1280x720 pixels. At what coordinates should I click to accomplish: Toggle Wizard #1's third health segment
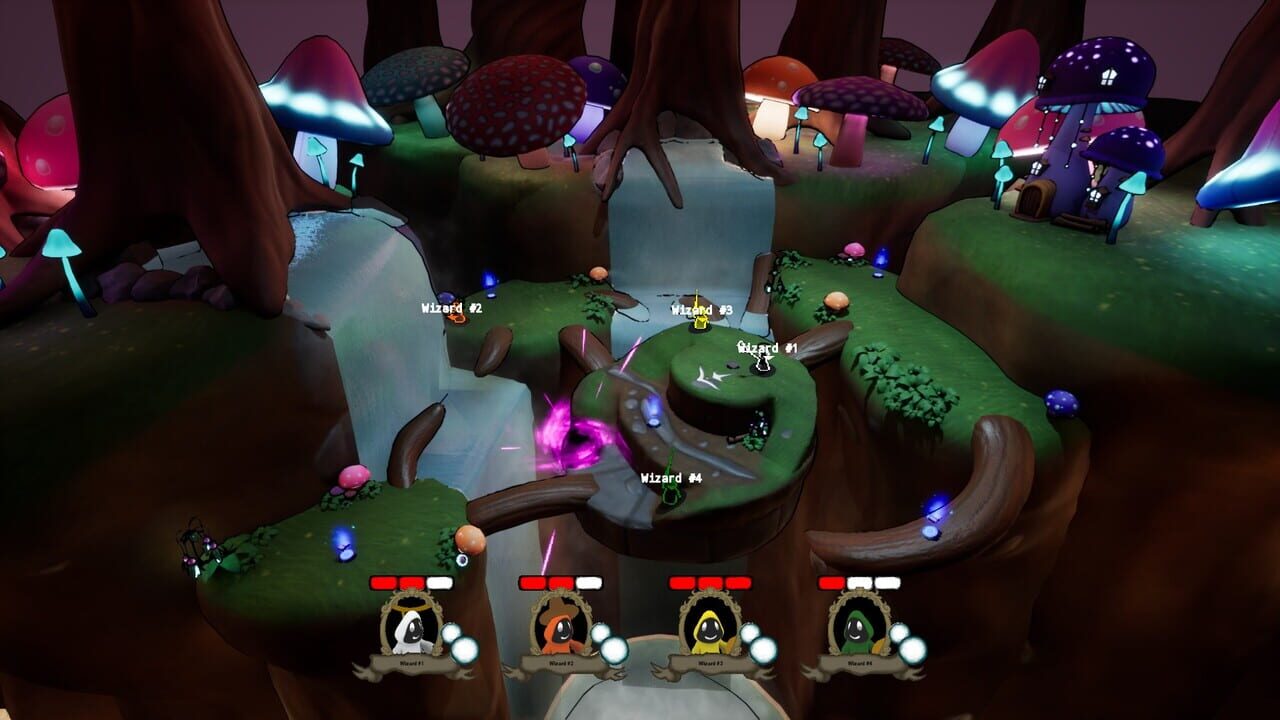(438, 582)
